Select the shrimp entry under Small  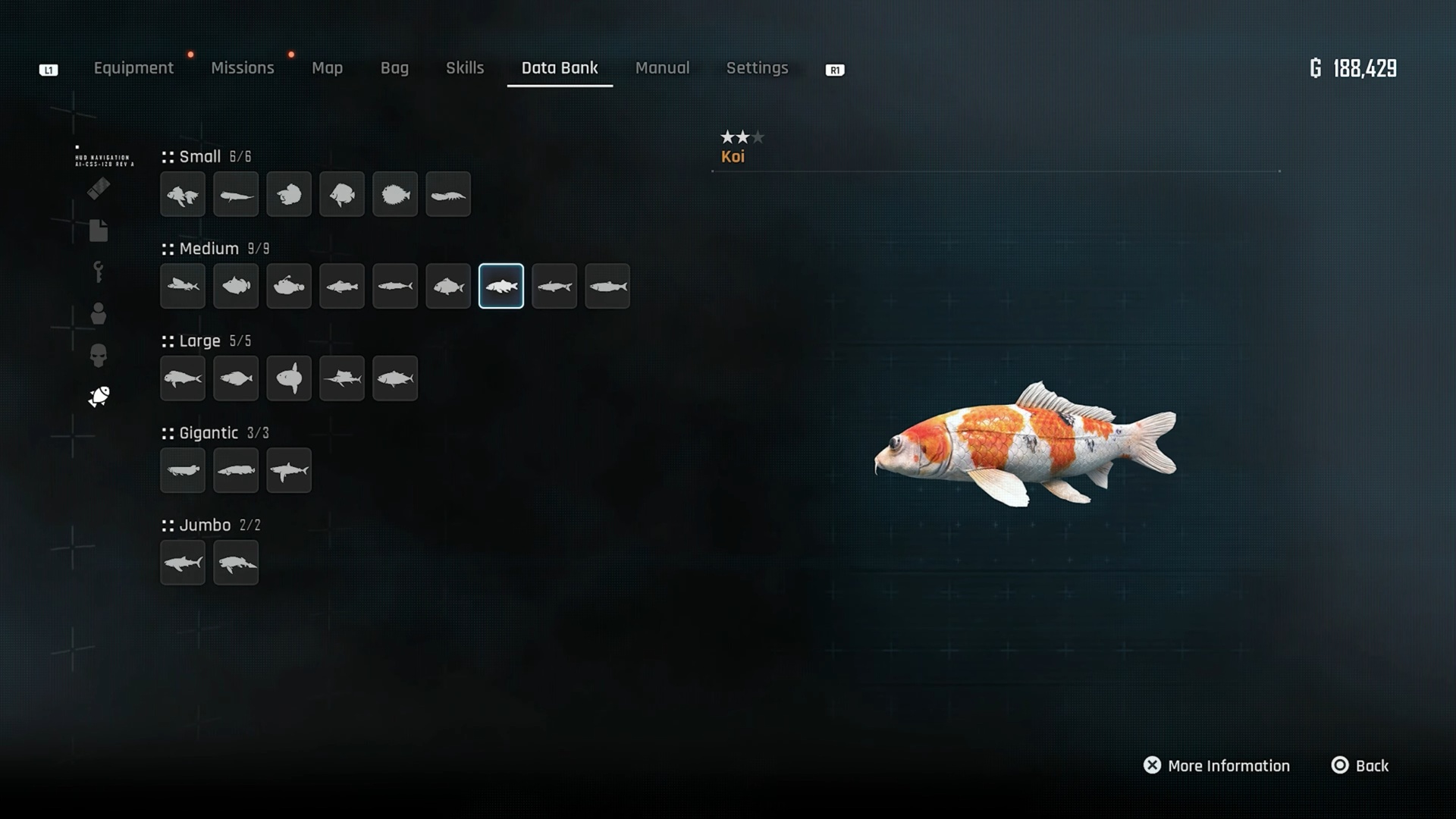click(448, 195)
